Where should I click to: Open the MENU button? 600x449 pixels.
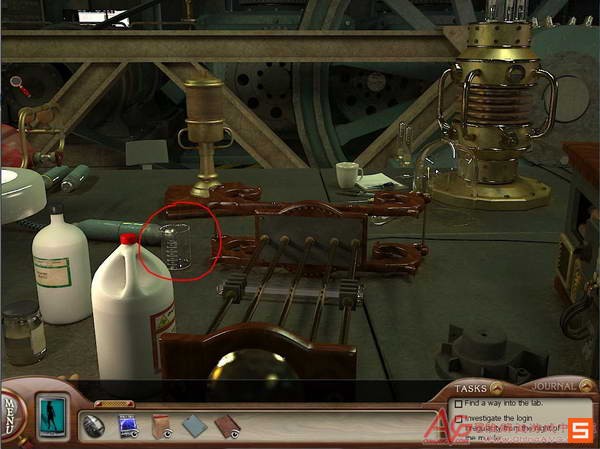pos(10,413)
